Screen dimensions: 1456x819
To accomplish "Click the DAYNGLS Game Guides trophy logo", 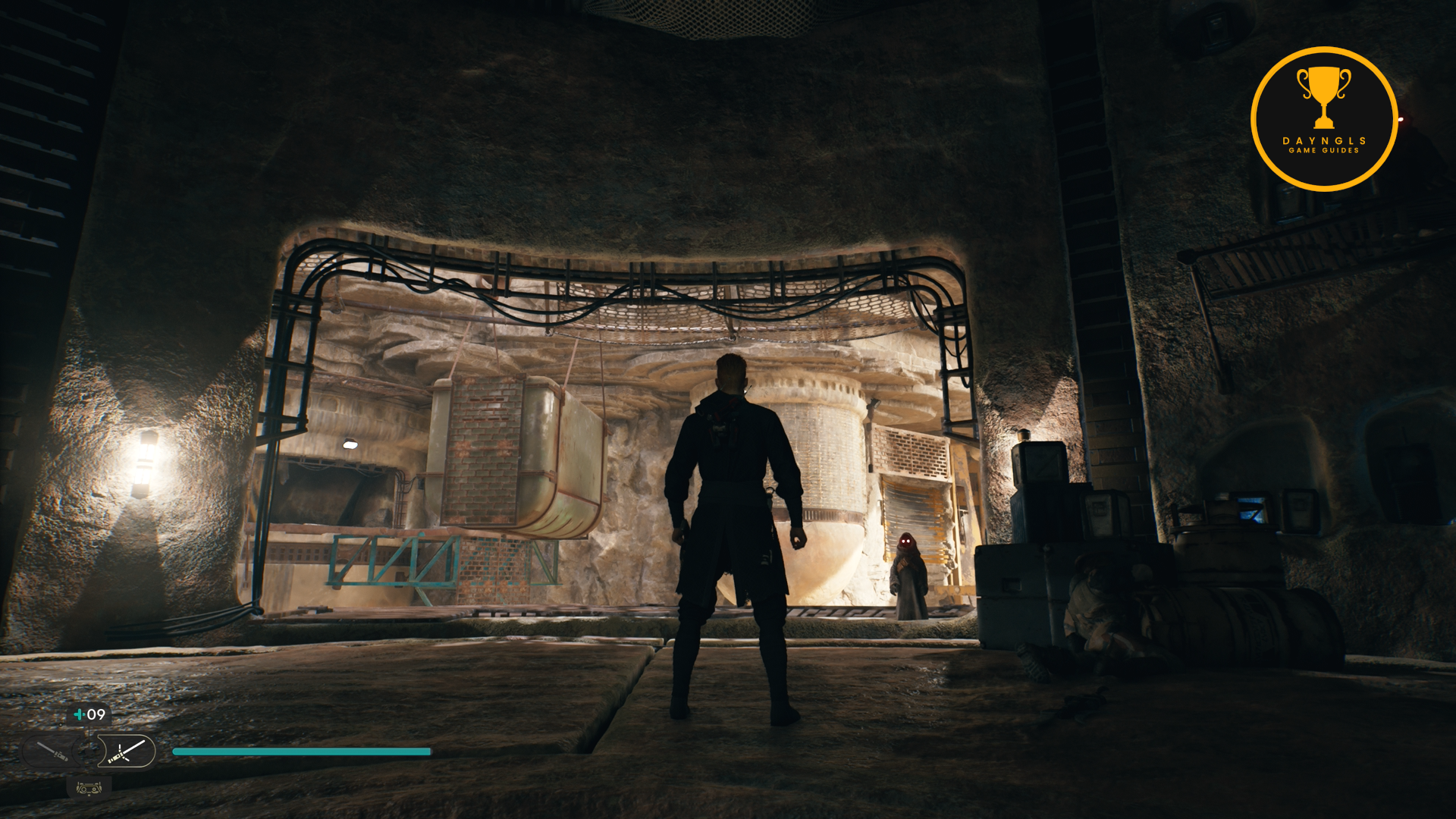I will [1323, 119].
